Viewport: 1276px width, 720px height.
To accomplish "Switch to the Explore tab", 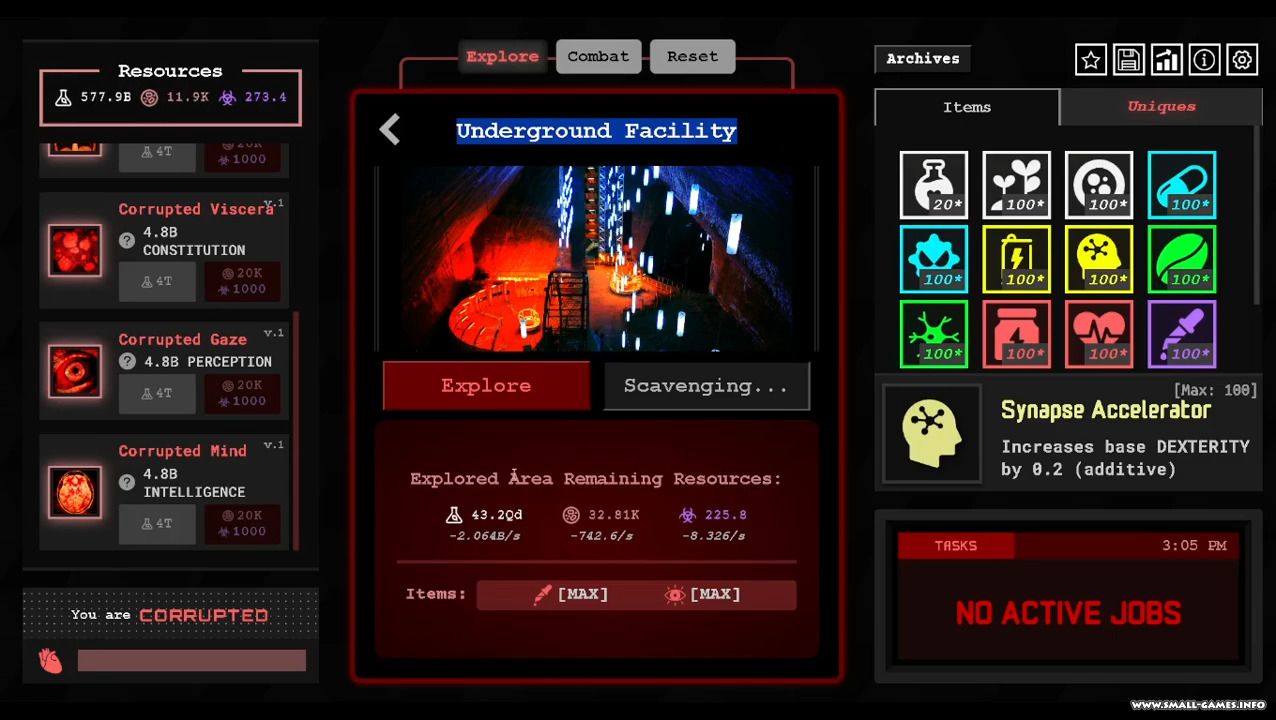I will click(502, 57).
